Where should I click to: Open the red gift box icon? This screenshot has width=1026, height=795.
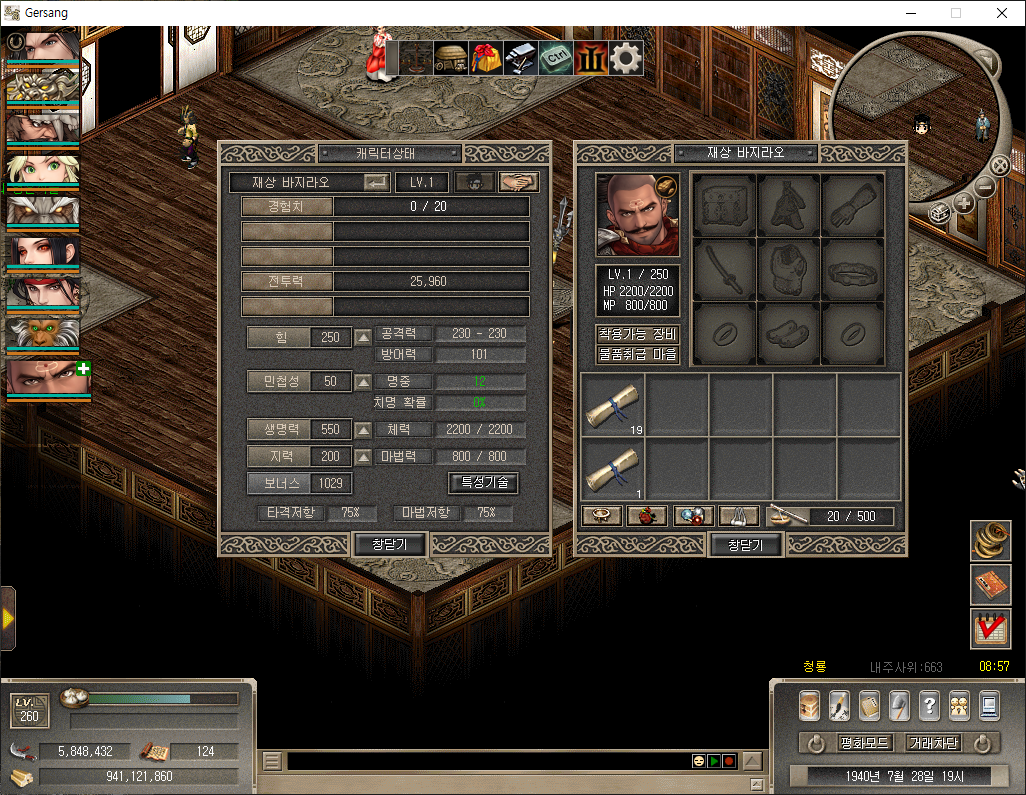click(486, 57)
